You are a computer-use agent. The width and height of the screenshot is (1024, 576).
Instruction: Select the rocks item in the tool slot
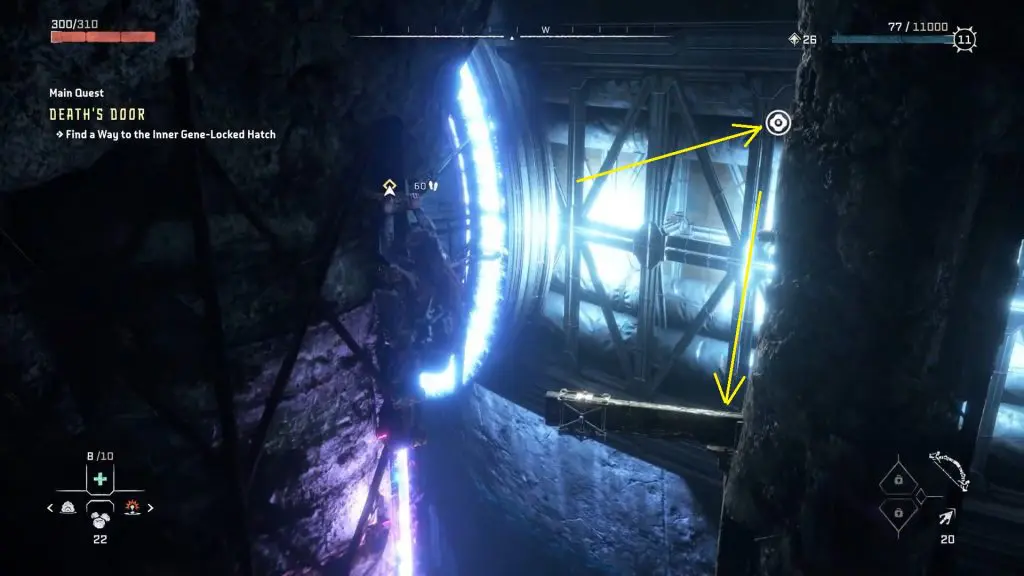coord(99,515)
